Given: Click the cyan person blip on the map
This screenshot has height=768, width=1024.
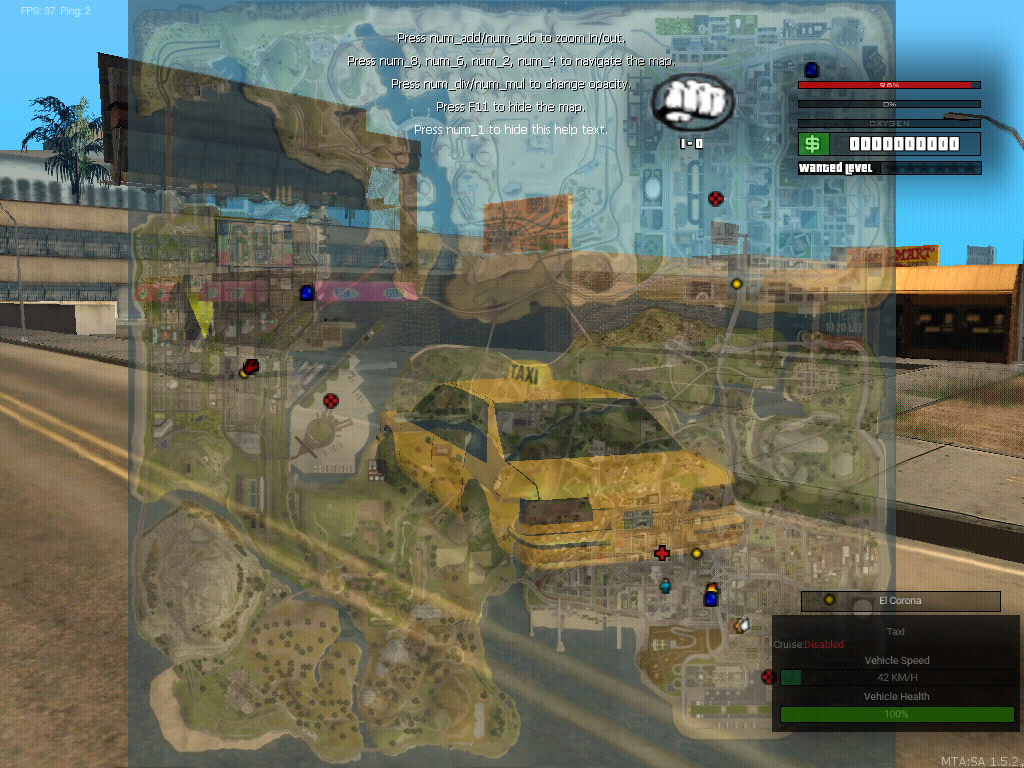Looking at the screenshot, I should coord(665,585).
